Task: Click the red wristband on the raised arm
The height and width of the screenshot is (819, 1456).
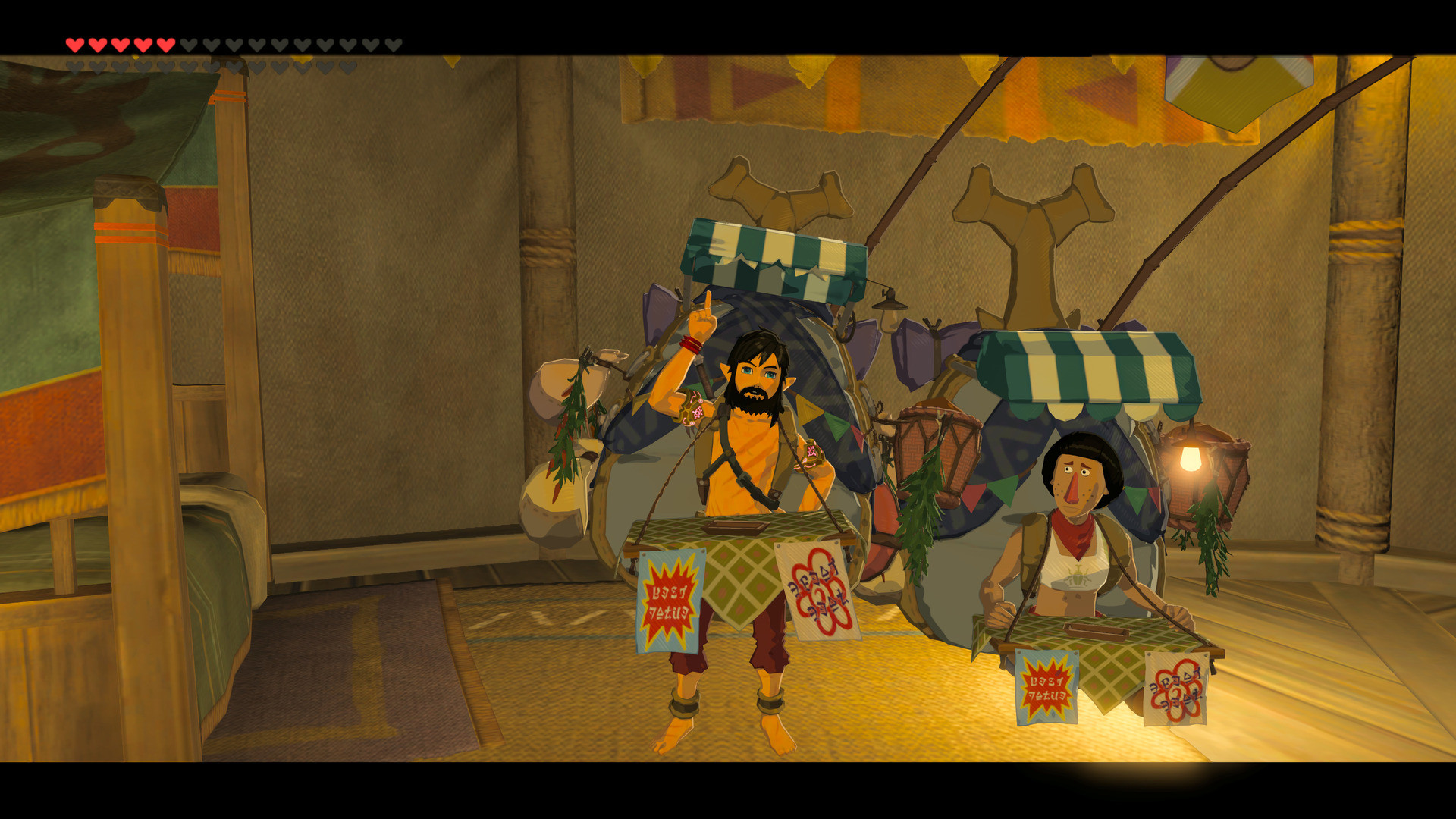Action: tap(692, 345)
